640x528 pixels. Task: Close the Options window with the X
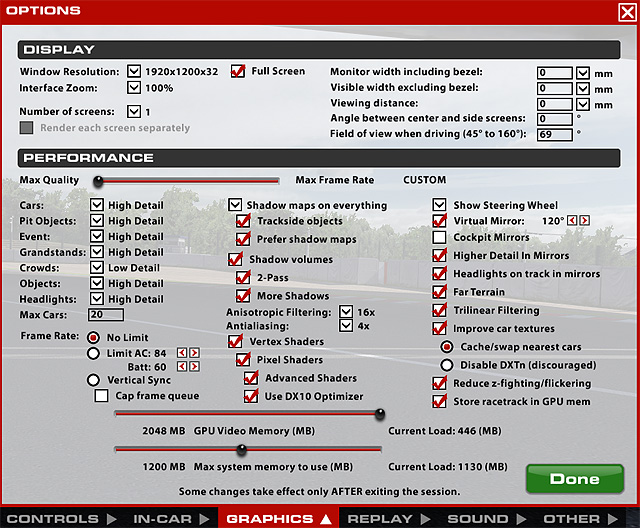(627, 11)
